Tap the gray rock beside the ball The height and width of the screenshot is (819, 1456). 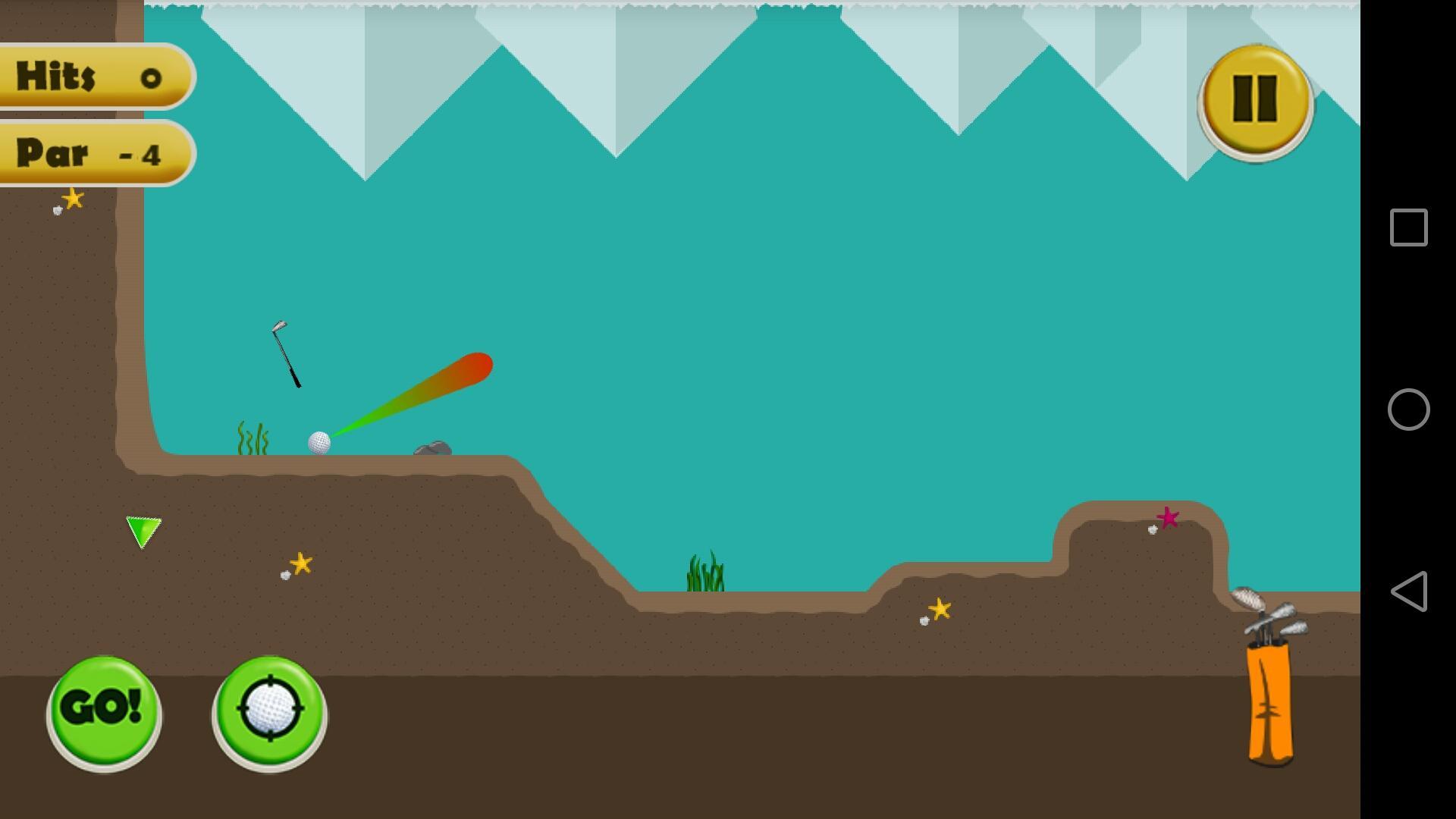coord(432,447)
